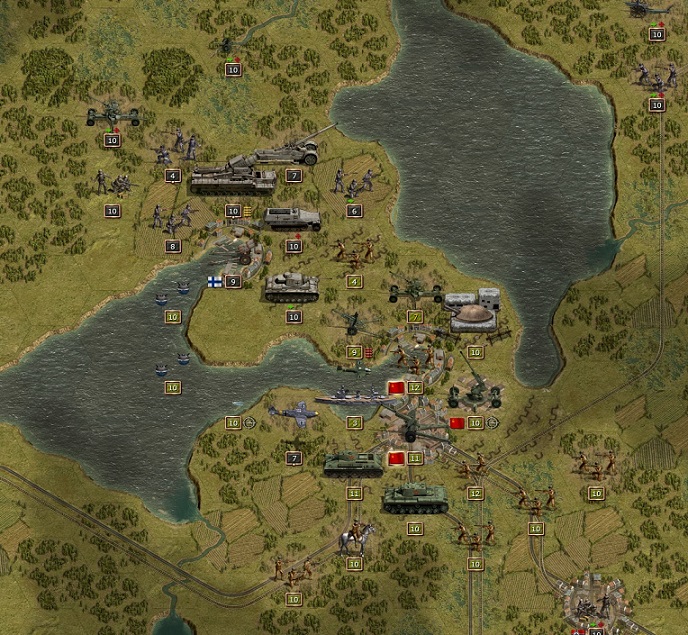688x635 pixels.
Task: Select the Soviet cavalry unit on white horse
Action: 355,538
